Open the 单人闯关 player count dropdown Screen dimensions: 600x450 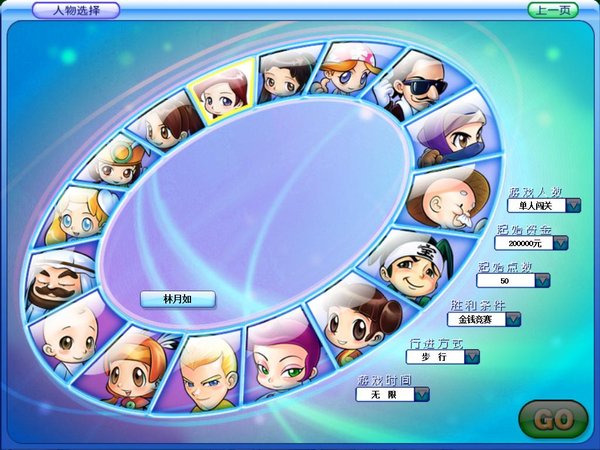pyautogui.click(x=574, y=205)
